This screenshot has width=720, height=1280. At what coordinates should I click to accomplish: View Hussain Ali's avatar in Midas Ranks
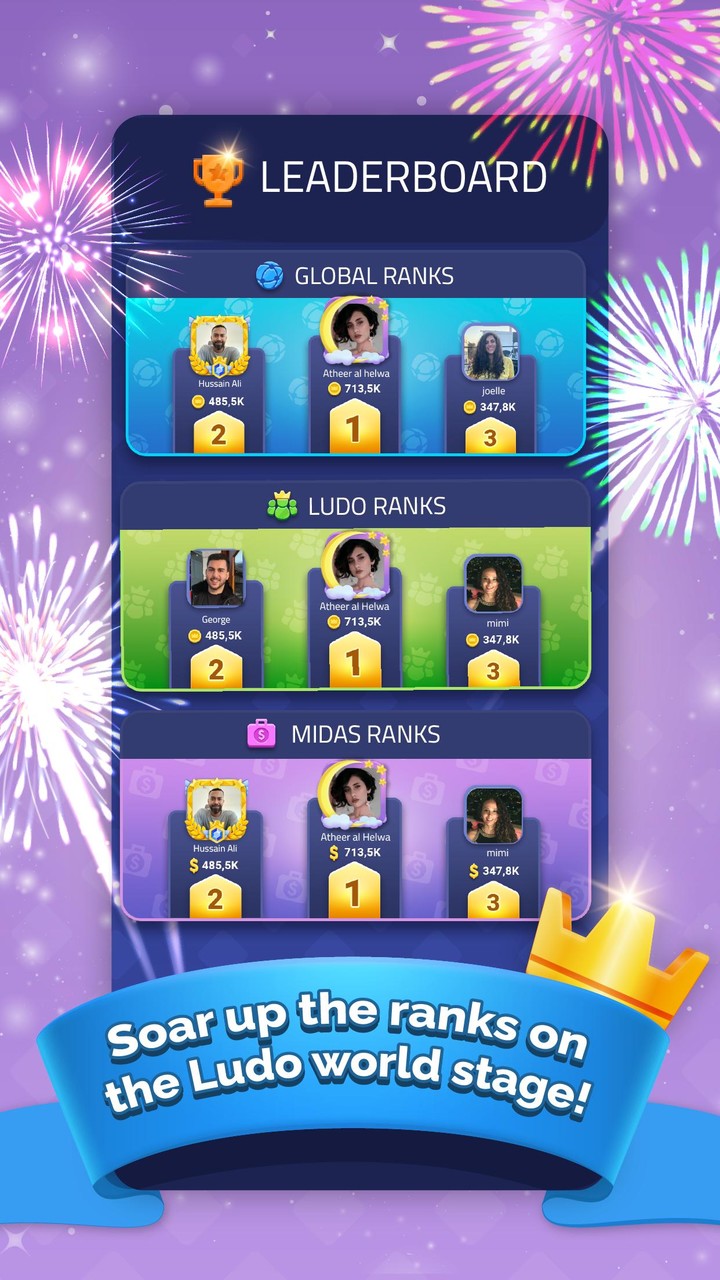(x=216, y=809)
